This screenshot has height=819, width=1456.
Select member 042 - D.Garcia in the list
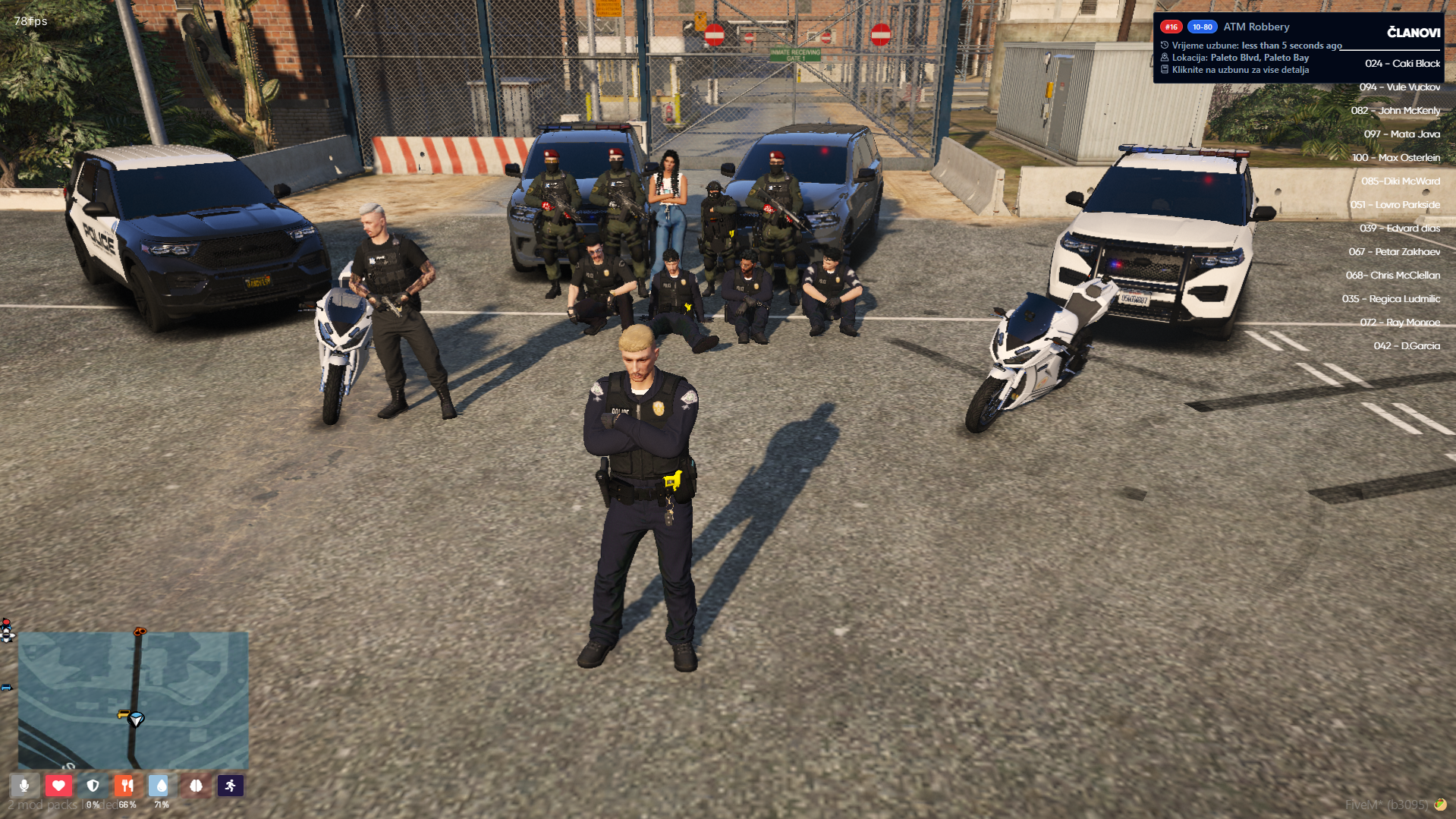(x=1401, y=345)
